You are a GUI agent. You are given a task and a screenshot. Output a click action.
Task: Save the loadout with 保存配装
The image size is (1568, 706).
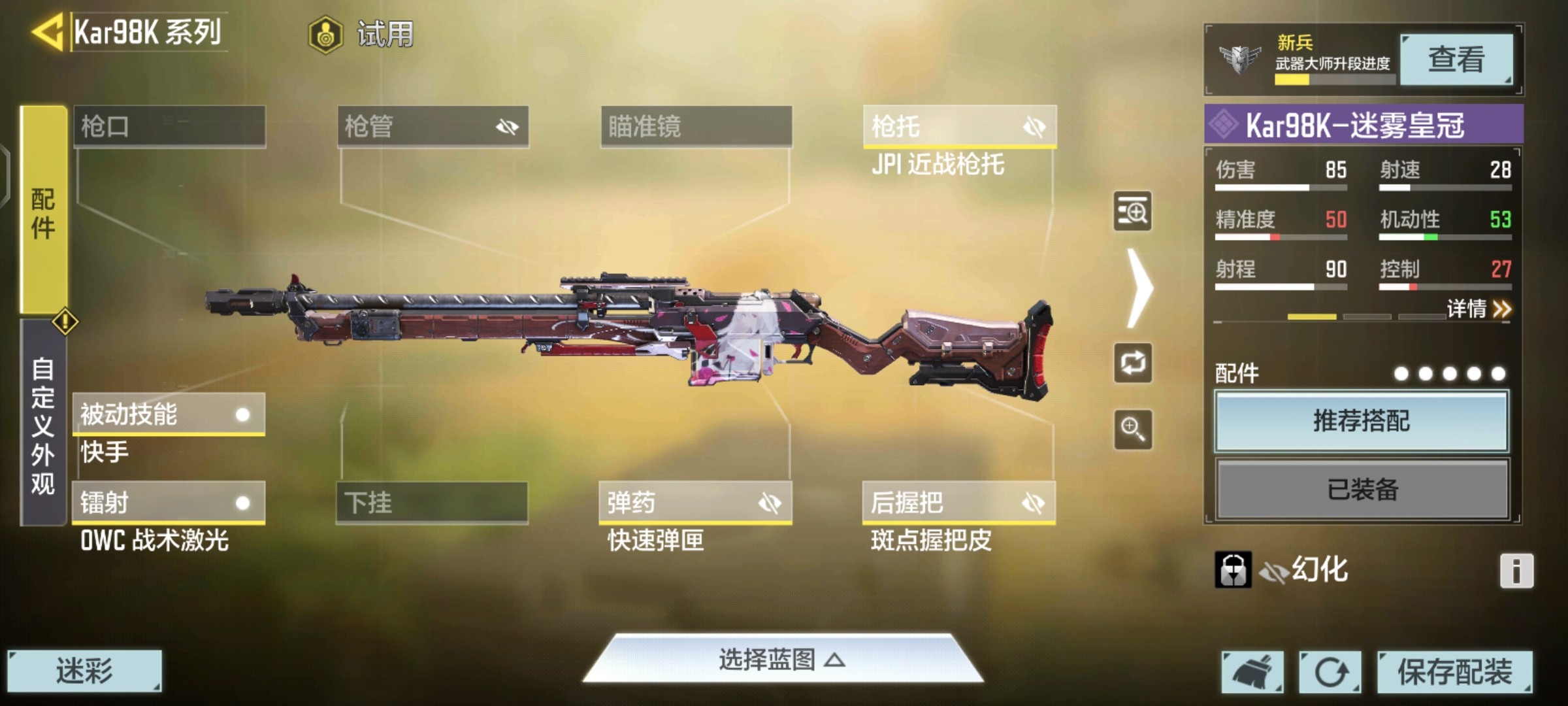click(x=1454, y=671)
